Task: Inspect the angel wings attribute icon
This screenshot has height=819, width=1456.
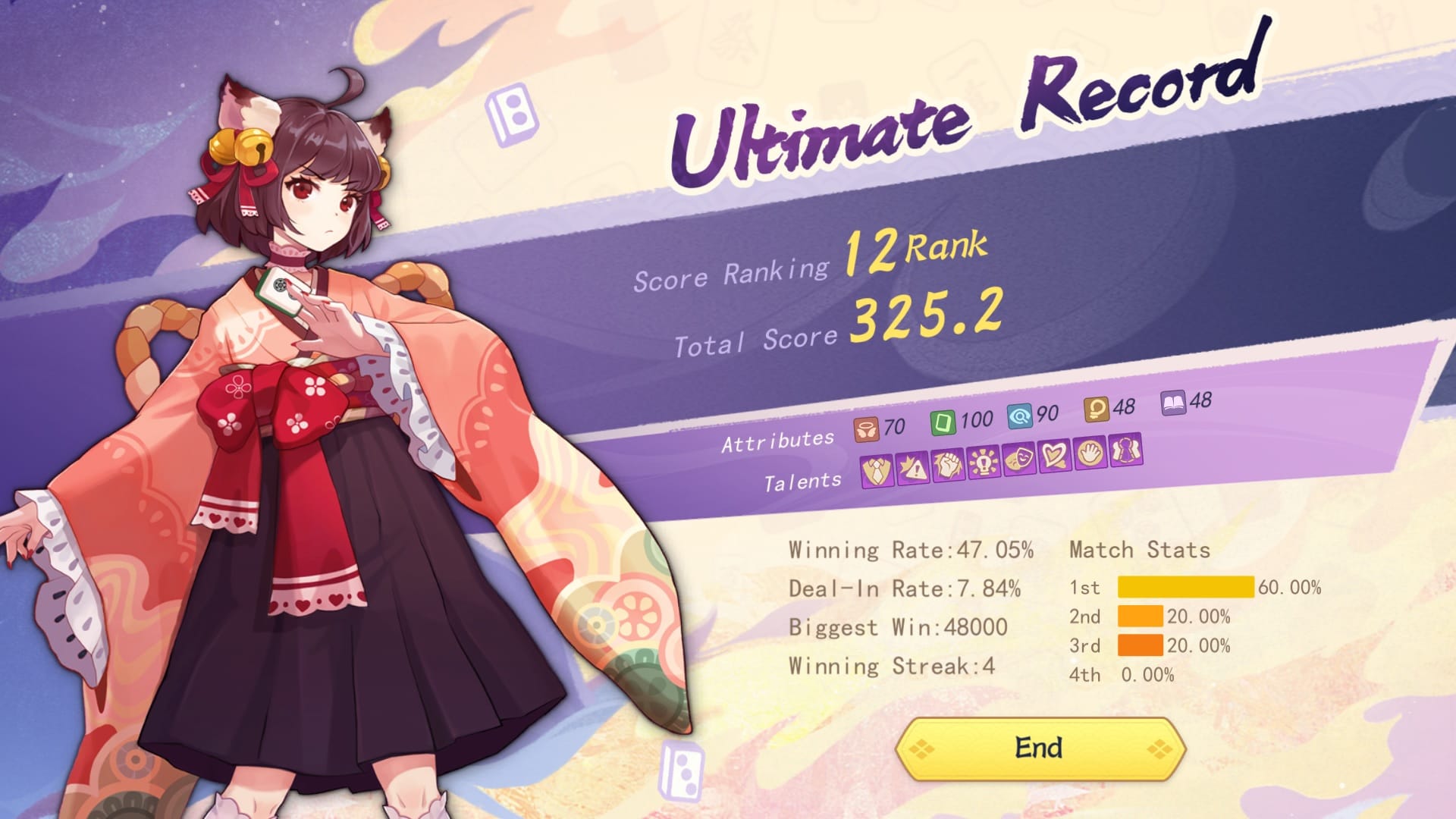Action: pyautogui.click(x=866, y=429)
